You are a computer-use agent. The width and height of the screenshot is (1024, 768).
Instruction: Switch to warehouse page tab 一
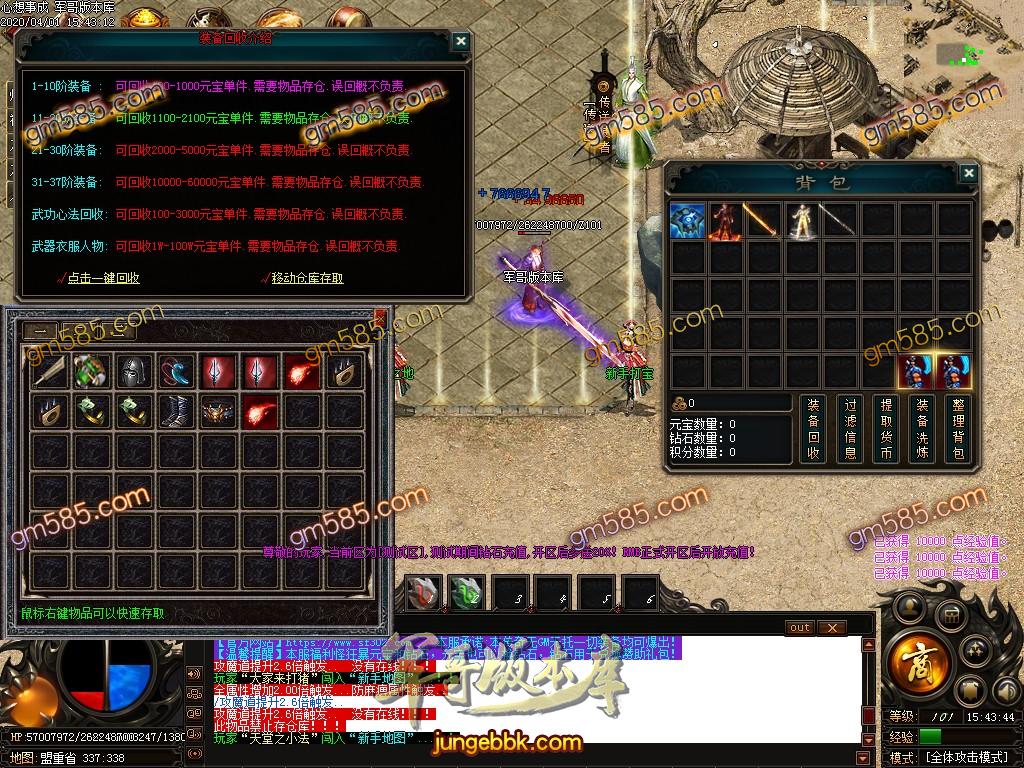pyautogui.click(x=41, y=332)
